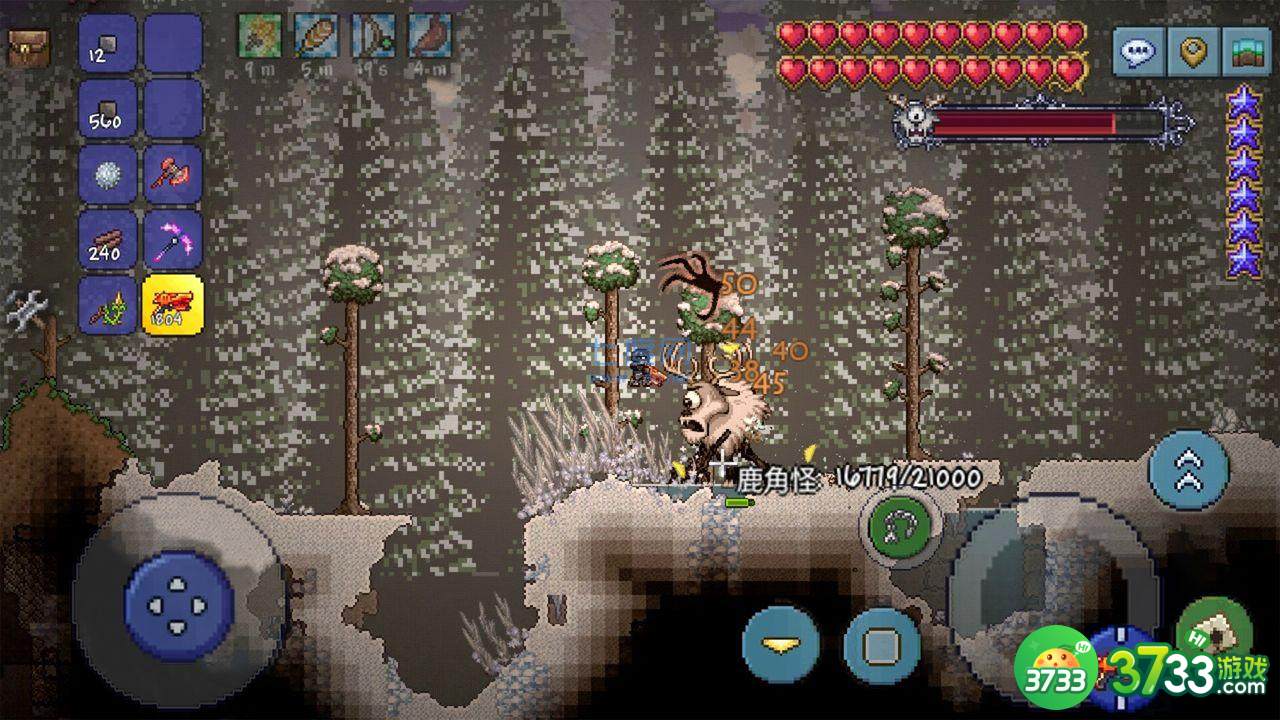Open the inventory chest icon
The image size is (1280, 720).
click(x=28, y=47)
